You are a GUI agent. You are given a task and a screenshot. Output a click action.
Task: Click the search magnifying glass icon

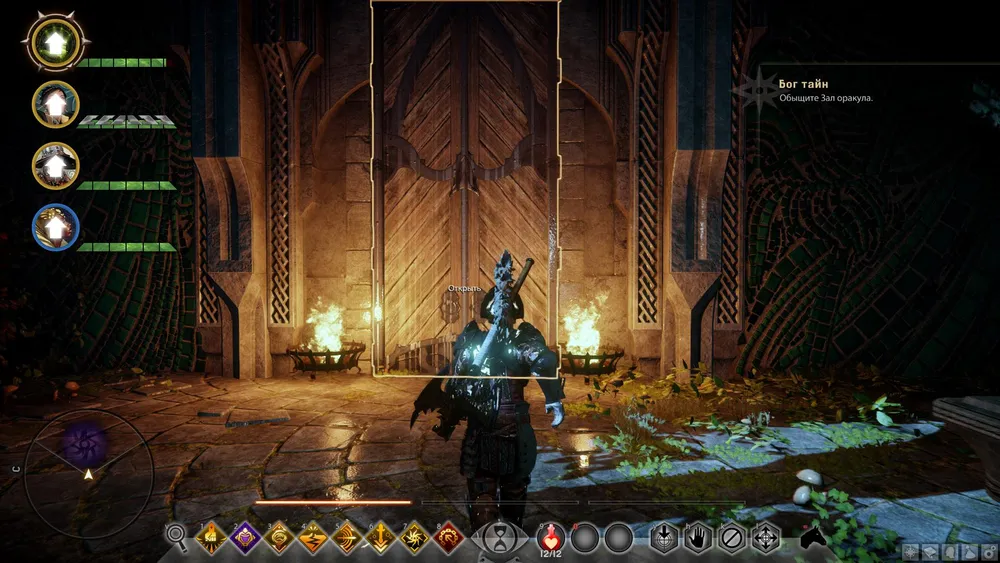coord(177,538)
